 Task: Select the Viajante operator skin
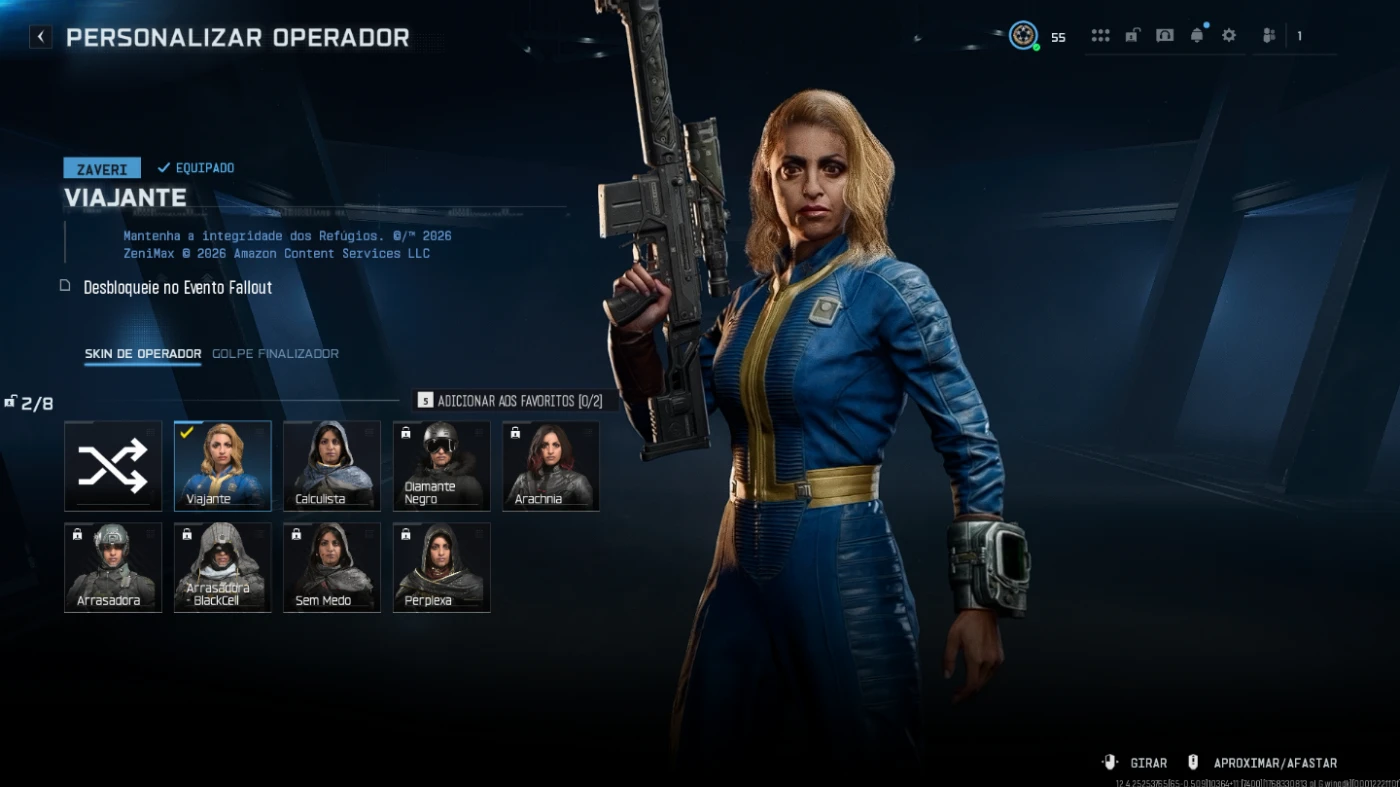(x=222, y=466)
